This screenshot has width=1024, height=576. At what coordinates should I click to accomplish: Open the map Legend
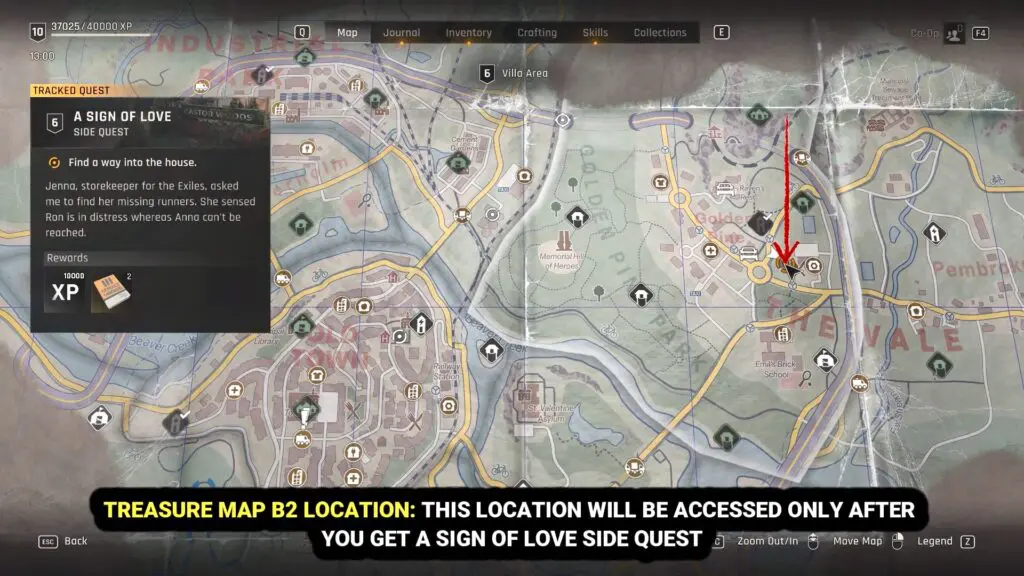[x=935, y=541]
